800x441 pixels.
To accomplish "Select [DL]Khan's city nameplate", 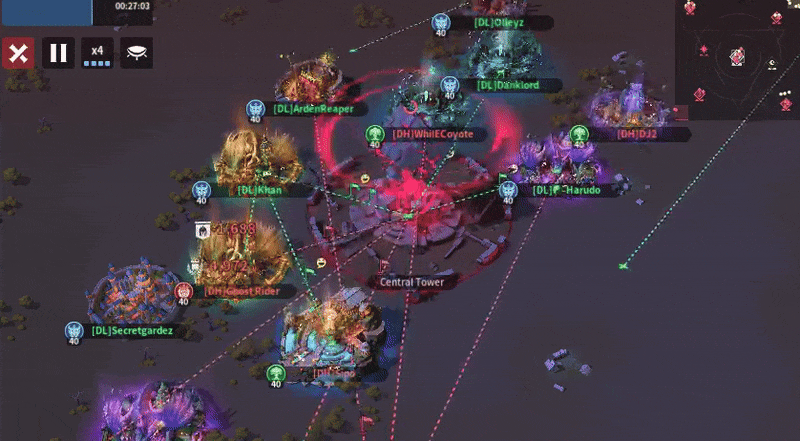I will [256, 189].
